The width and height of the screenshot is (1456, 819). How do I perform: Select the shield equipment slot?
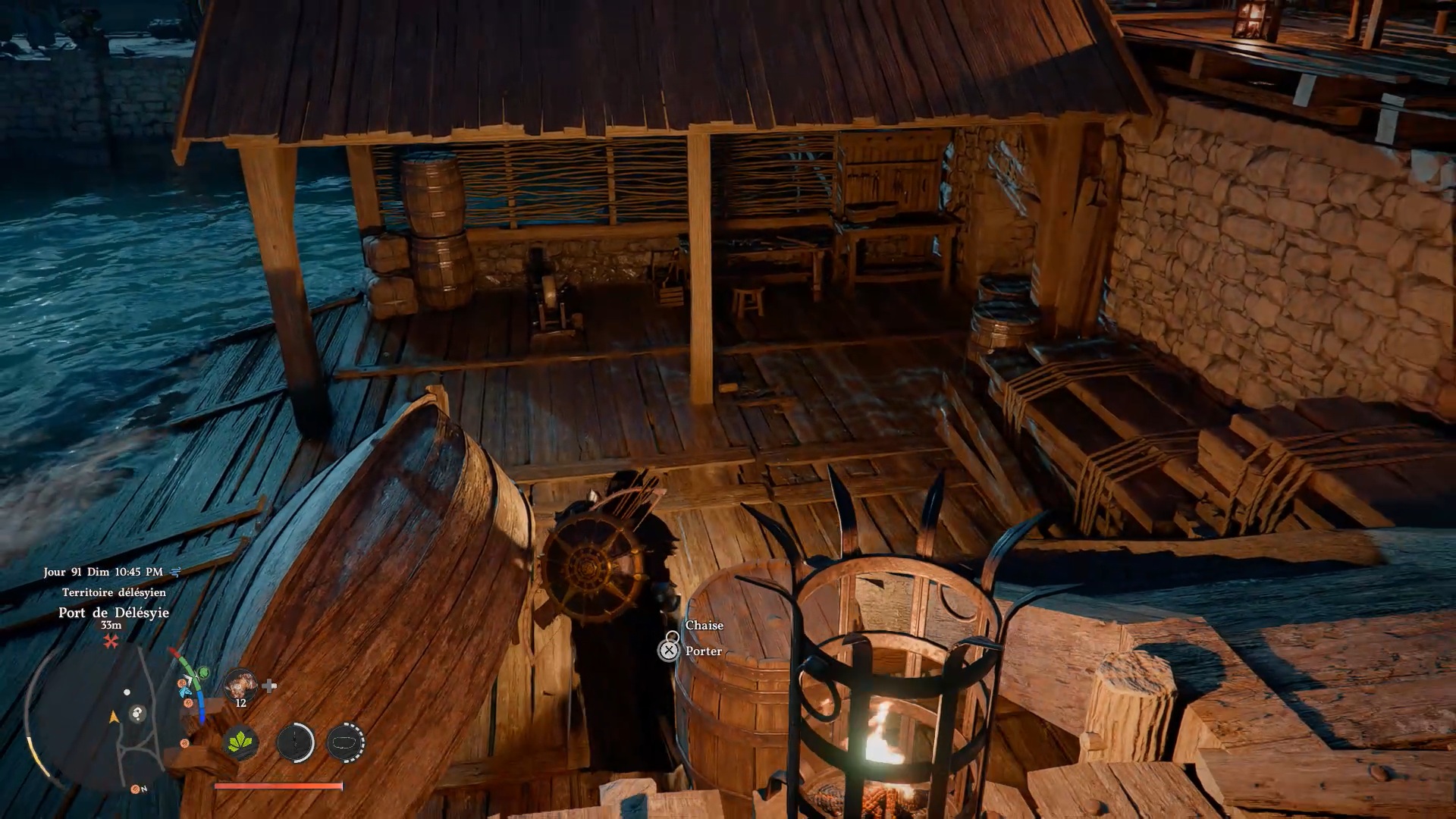coord(346,742)
